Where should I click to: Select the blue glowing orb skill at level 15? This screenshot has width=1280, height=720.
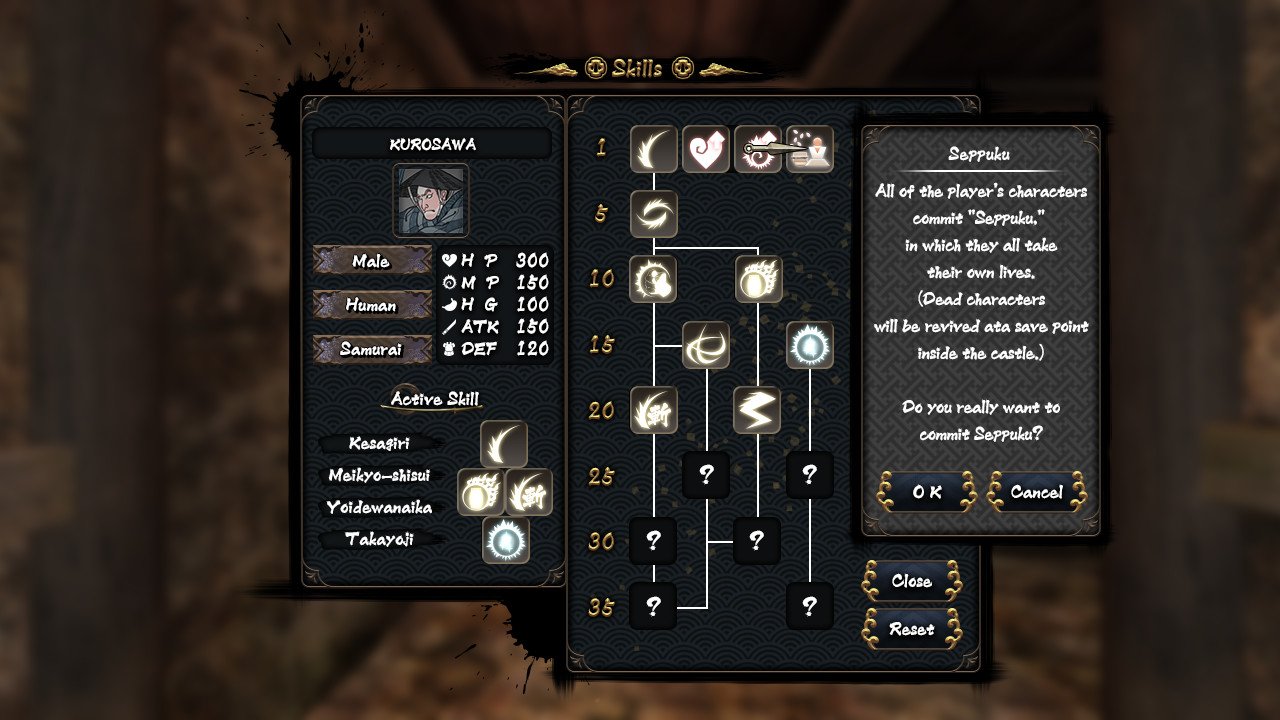pos(809,345)
